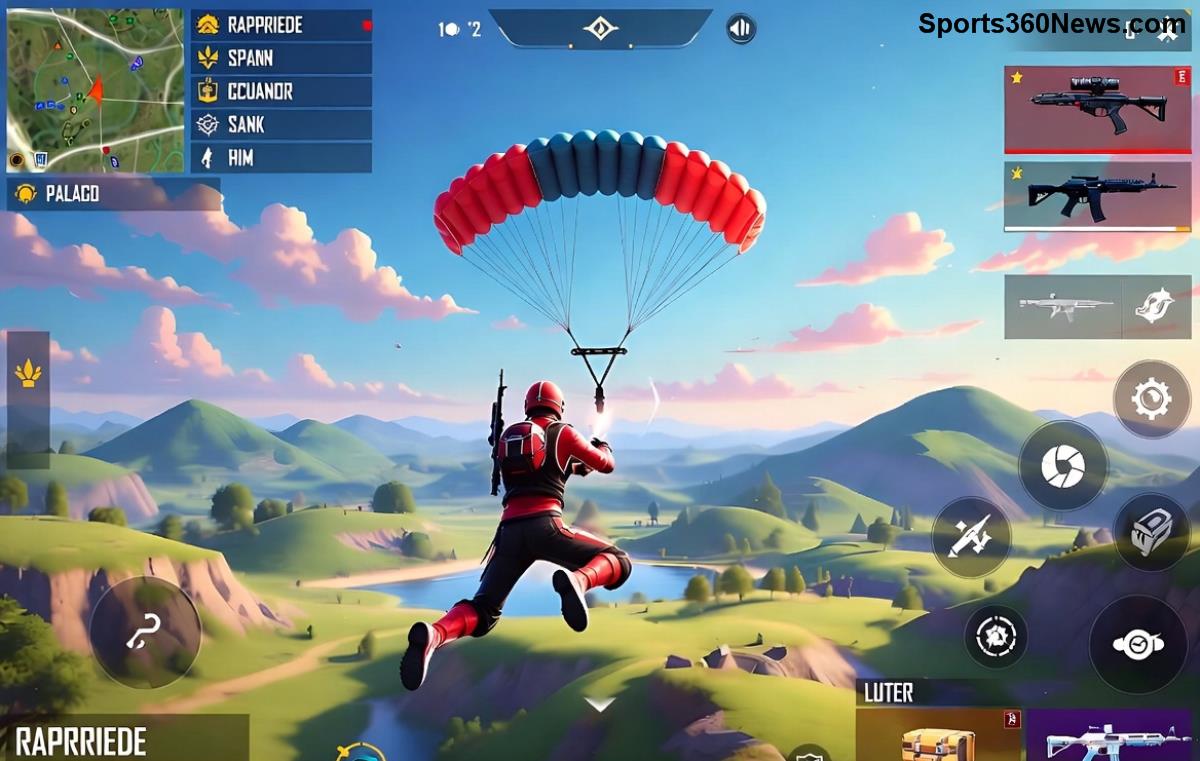Choose the SPANN entry in the list

click(x=281, y=58)
